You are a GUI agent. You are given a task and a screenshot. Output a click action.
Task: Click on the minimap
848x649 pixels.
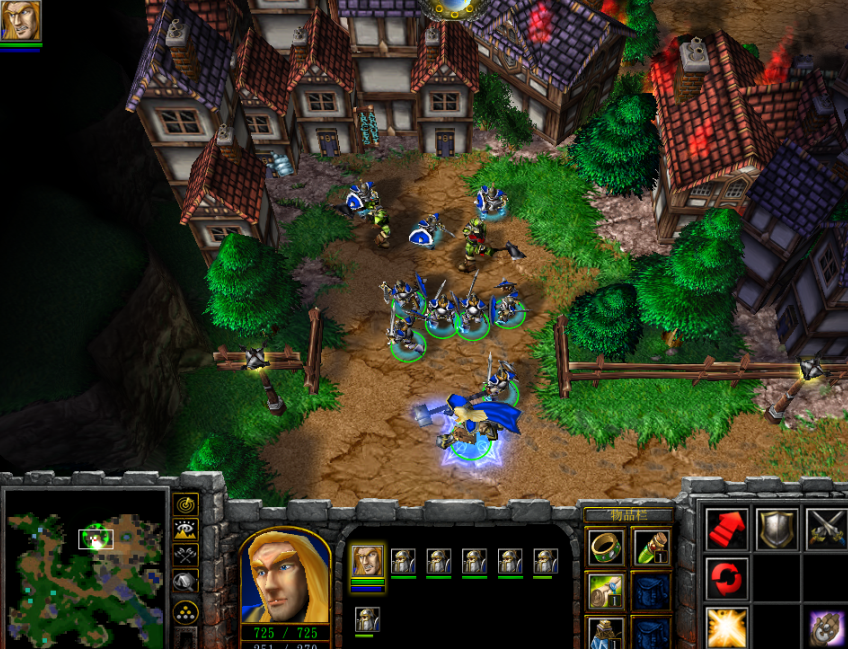(86, 567)
